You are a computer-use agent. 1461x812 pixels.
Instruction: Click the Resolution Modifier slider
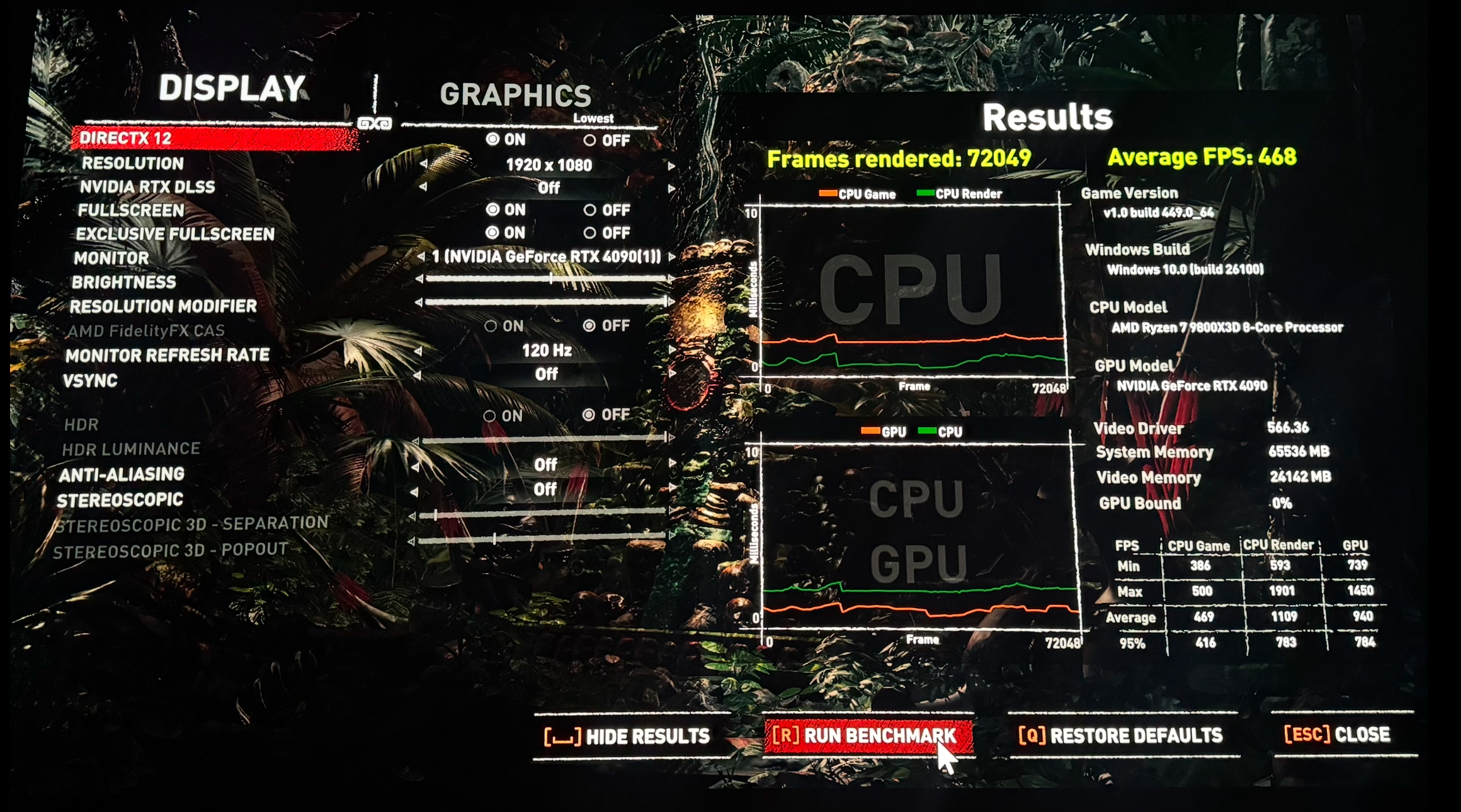pyautogui.click(x=545, y=303)
